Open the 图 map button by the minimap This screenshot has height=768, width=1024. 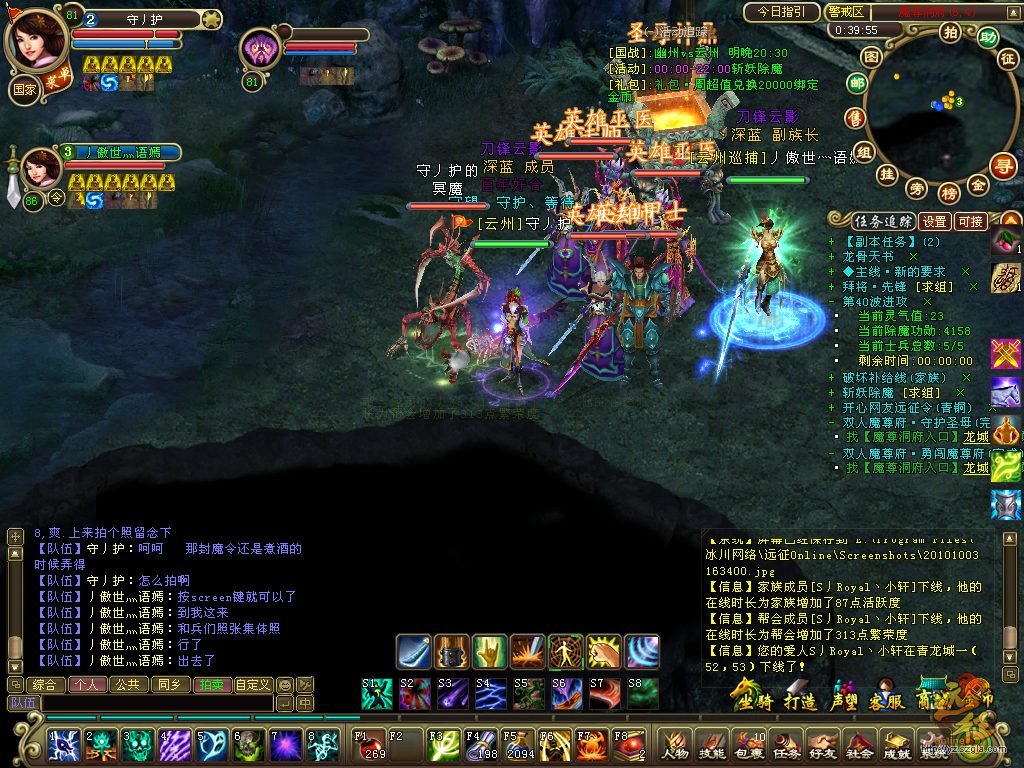click(872, 57)
